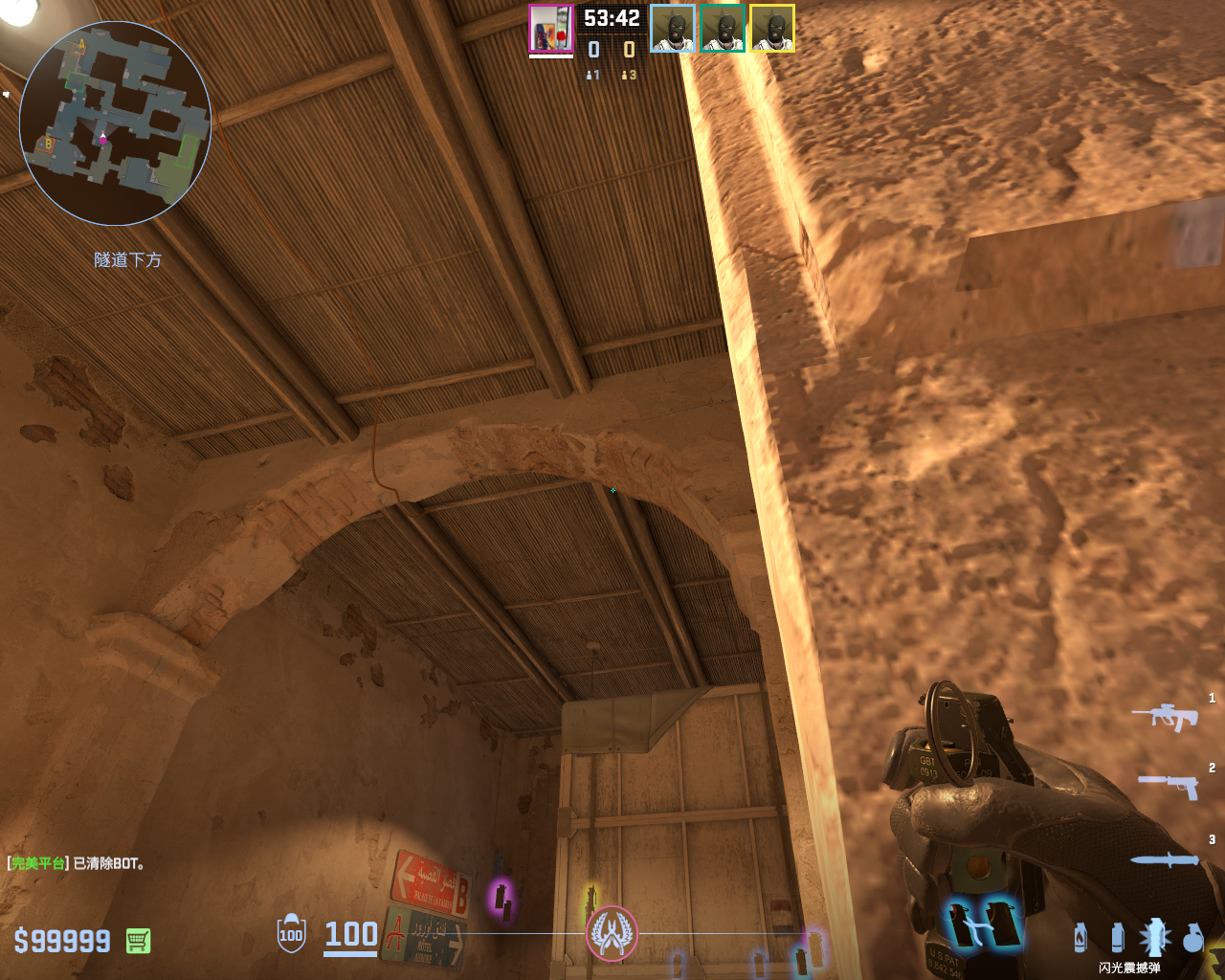
Task: Click the team emblem on the compass bar
Action: [612, 933]
